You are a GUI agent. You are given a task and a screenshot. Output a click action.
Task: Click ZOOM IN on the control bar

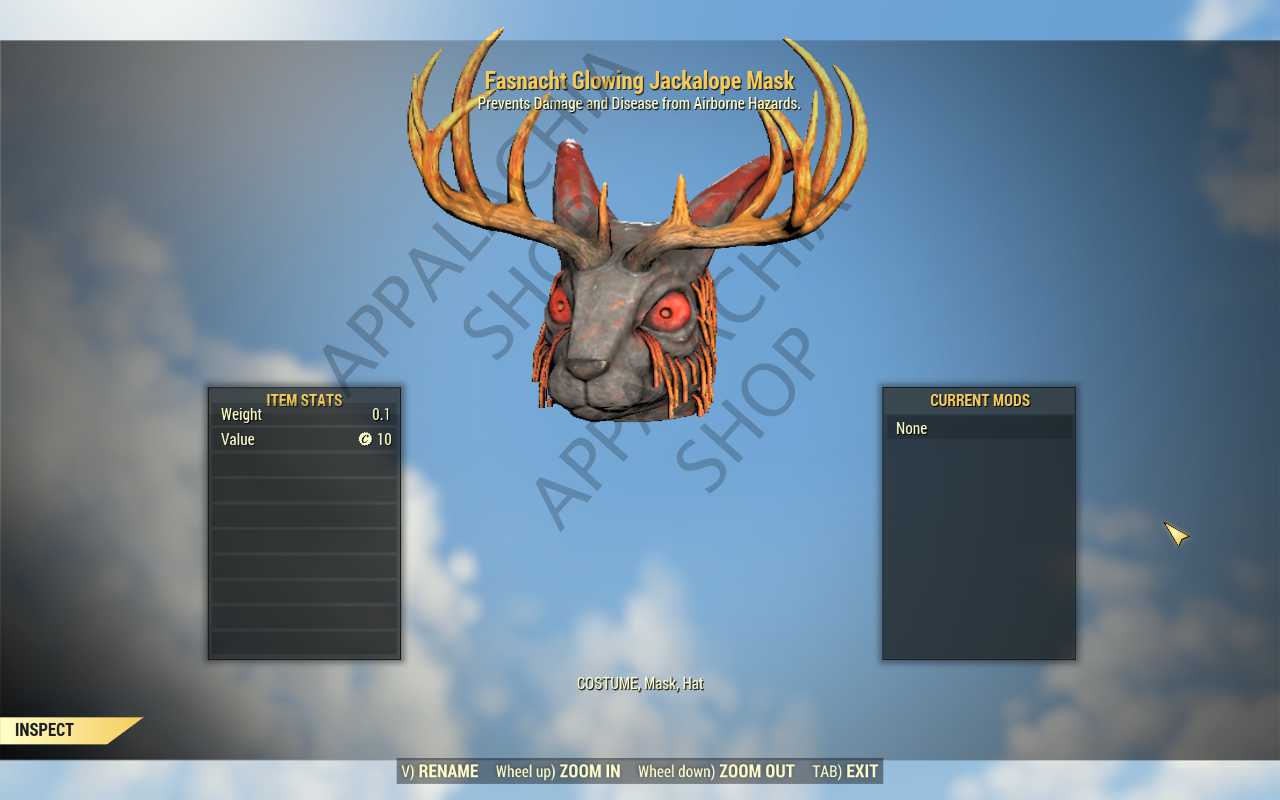pyautogui.click(x=590, y=771)
